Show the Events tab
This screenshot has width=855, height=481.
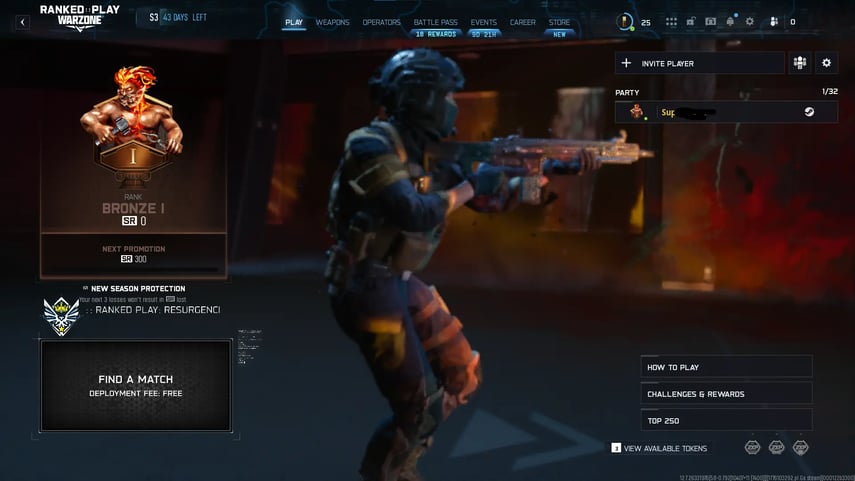(484, 22)
